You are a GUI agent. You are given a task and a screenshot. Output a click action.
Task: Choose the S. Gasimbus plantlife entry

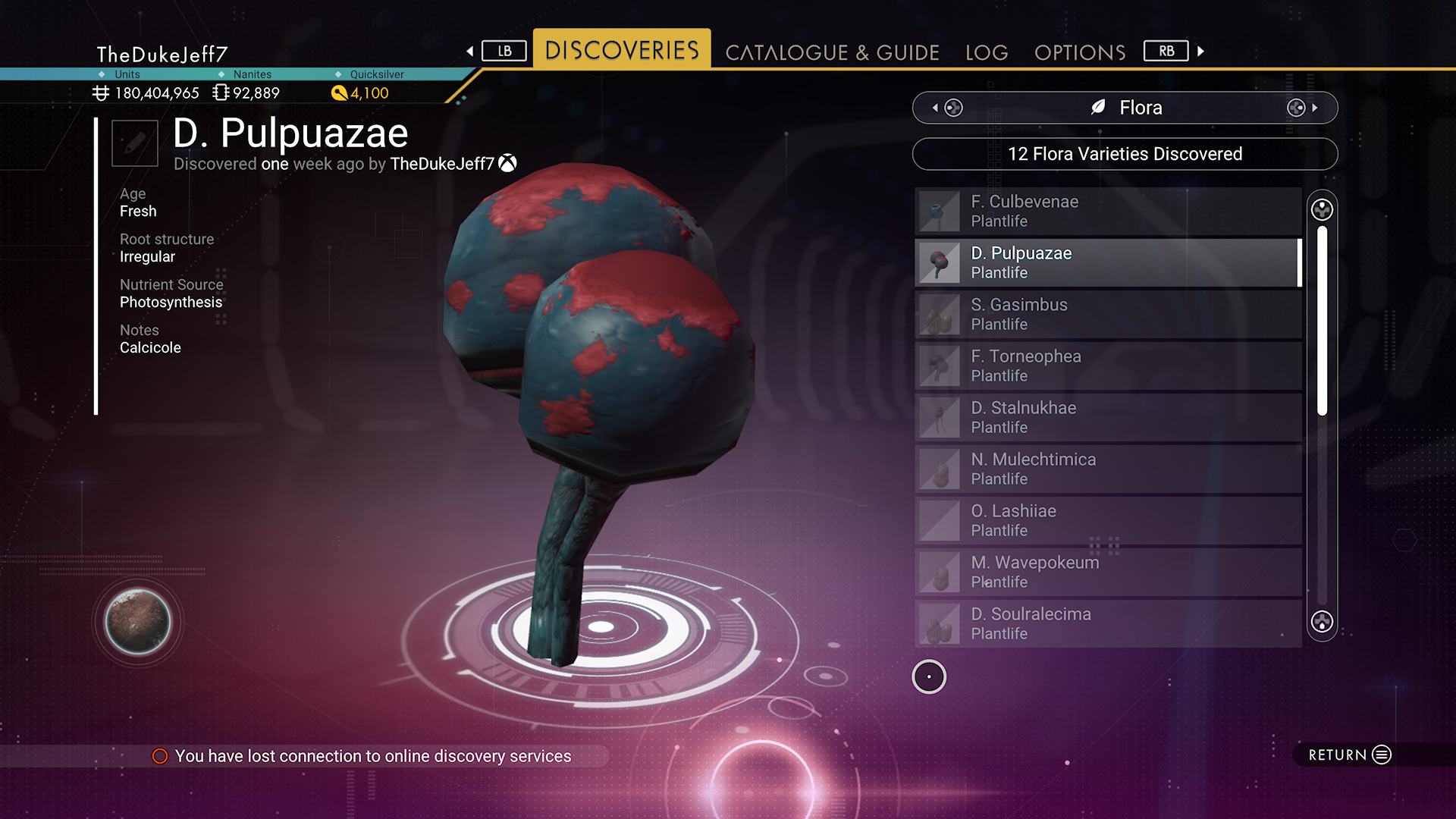(1107, 314)
